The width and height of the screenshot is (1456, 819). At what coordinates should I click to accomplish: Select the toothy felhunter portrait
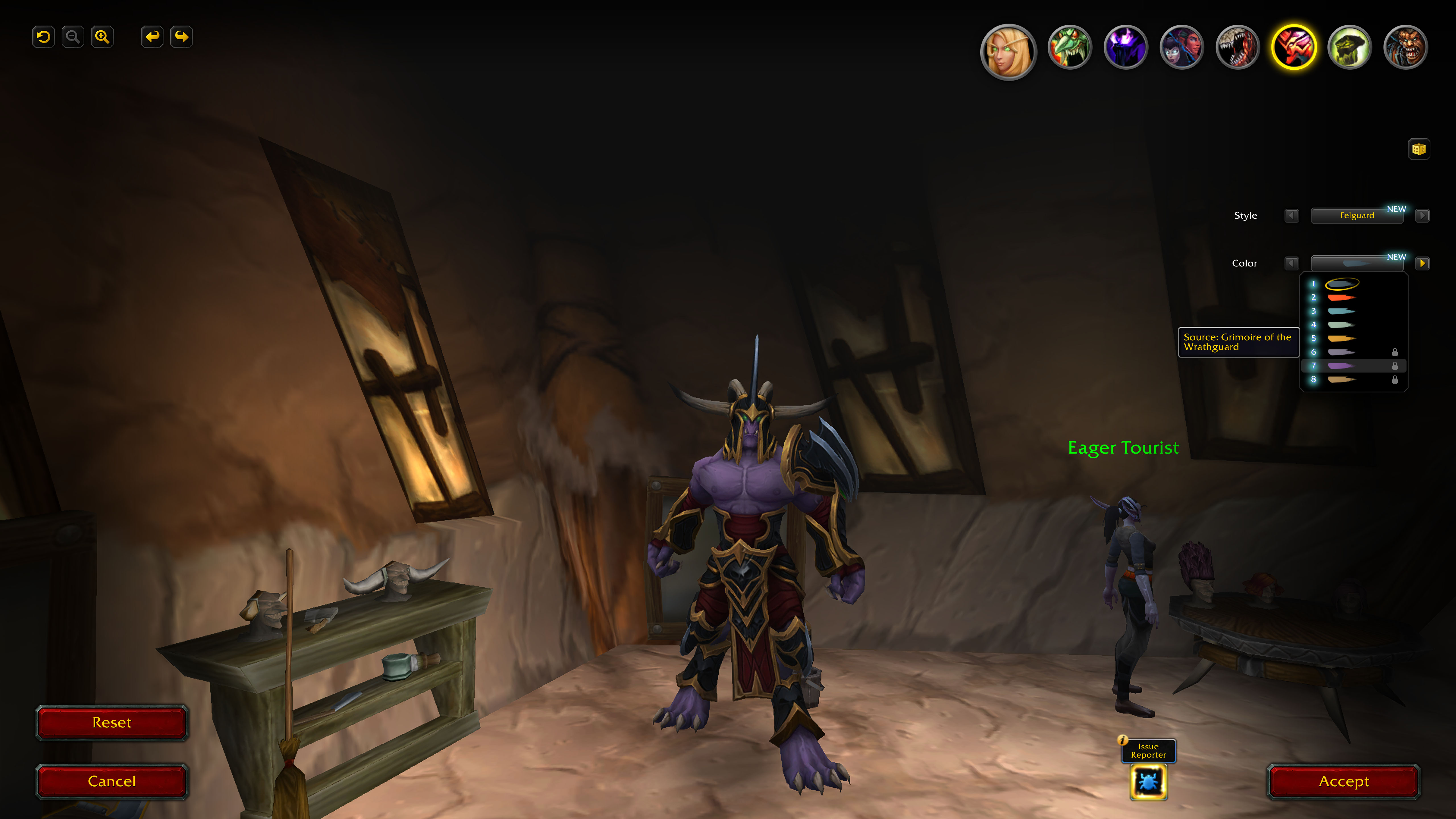point(1237,47)
